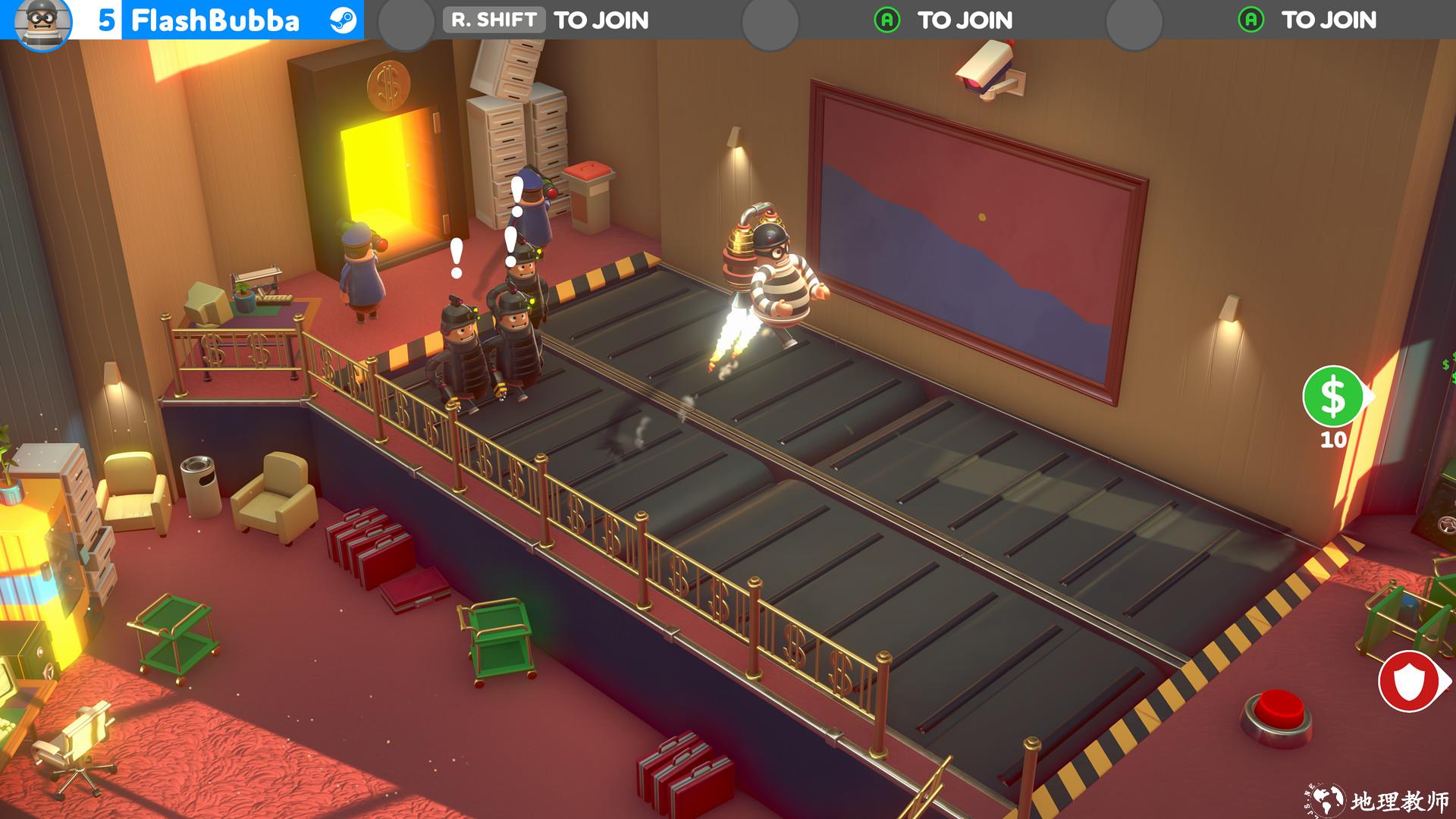Click the green dollar objective marker

tap(1333, 397)
